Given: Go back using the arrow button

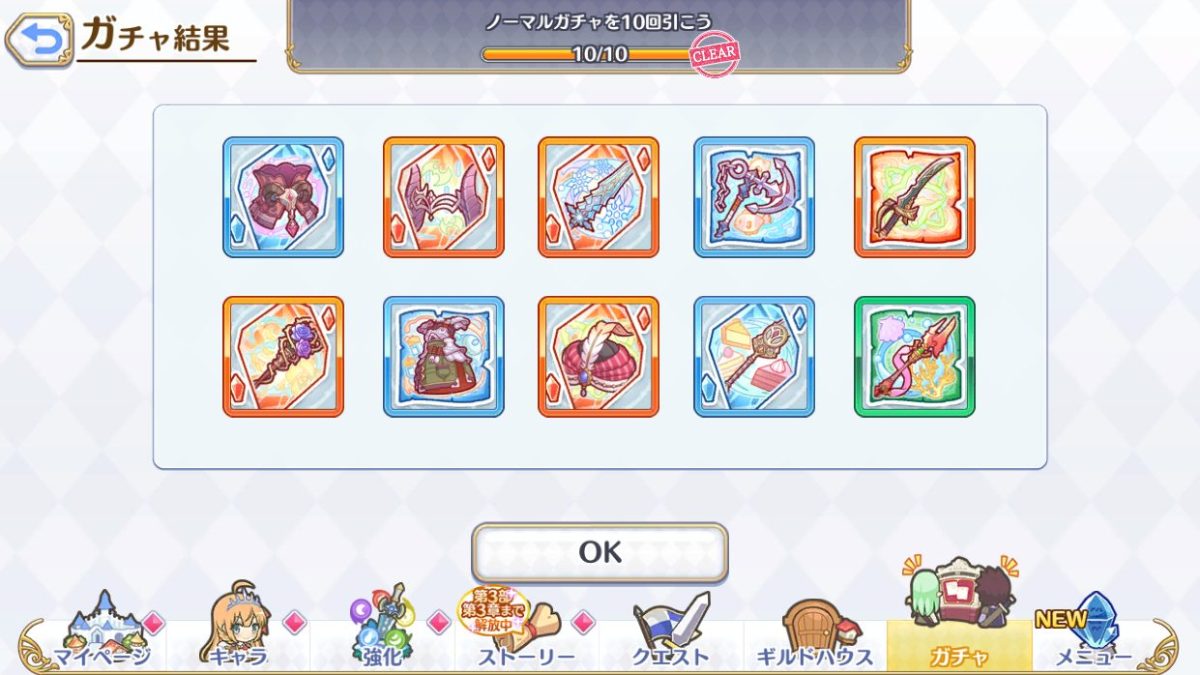Looking at the screenshot, I should tap(39, 40).
